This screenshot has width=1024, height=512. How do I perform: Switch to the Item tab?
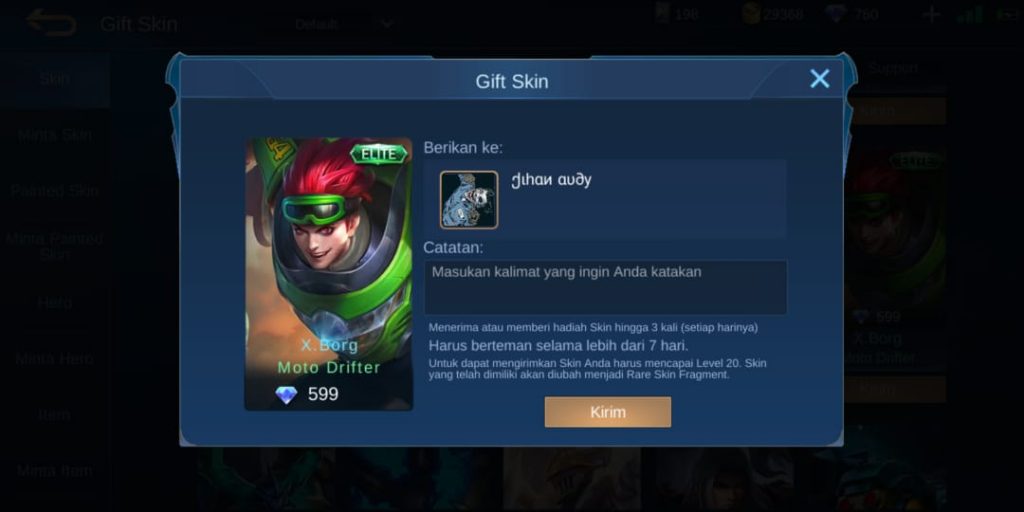55,414
